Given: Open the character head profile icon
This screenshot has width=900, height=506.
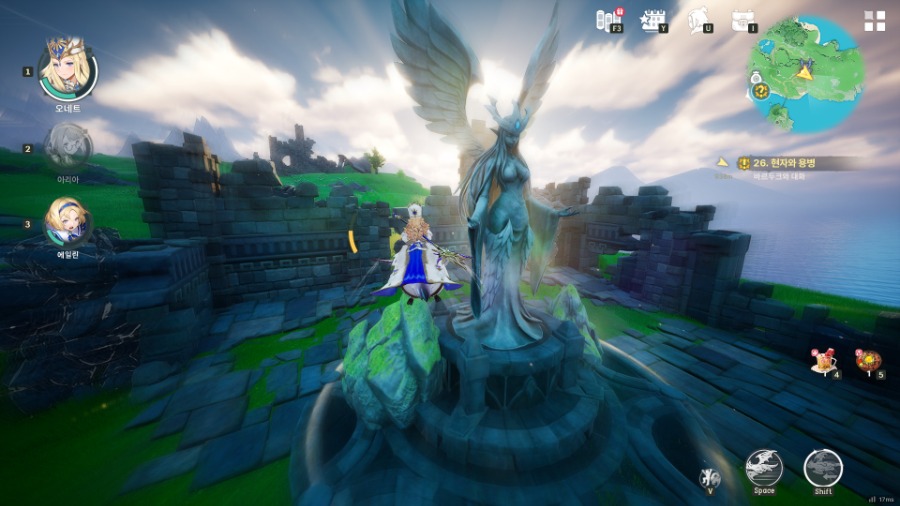Looking at the screenshot, I should click(x=699, y=19).
